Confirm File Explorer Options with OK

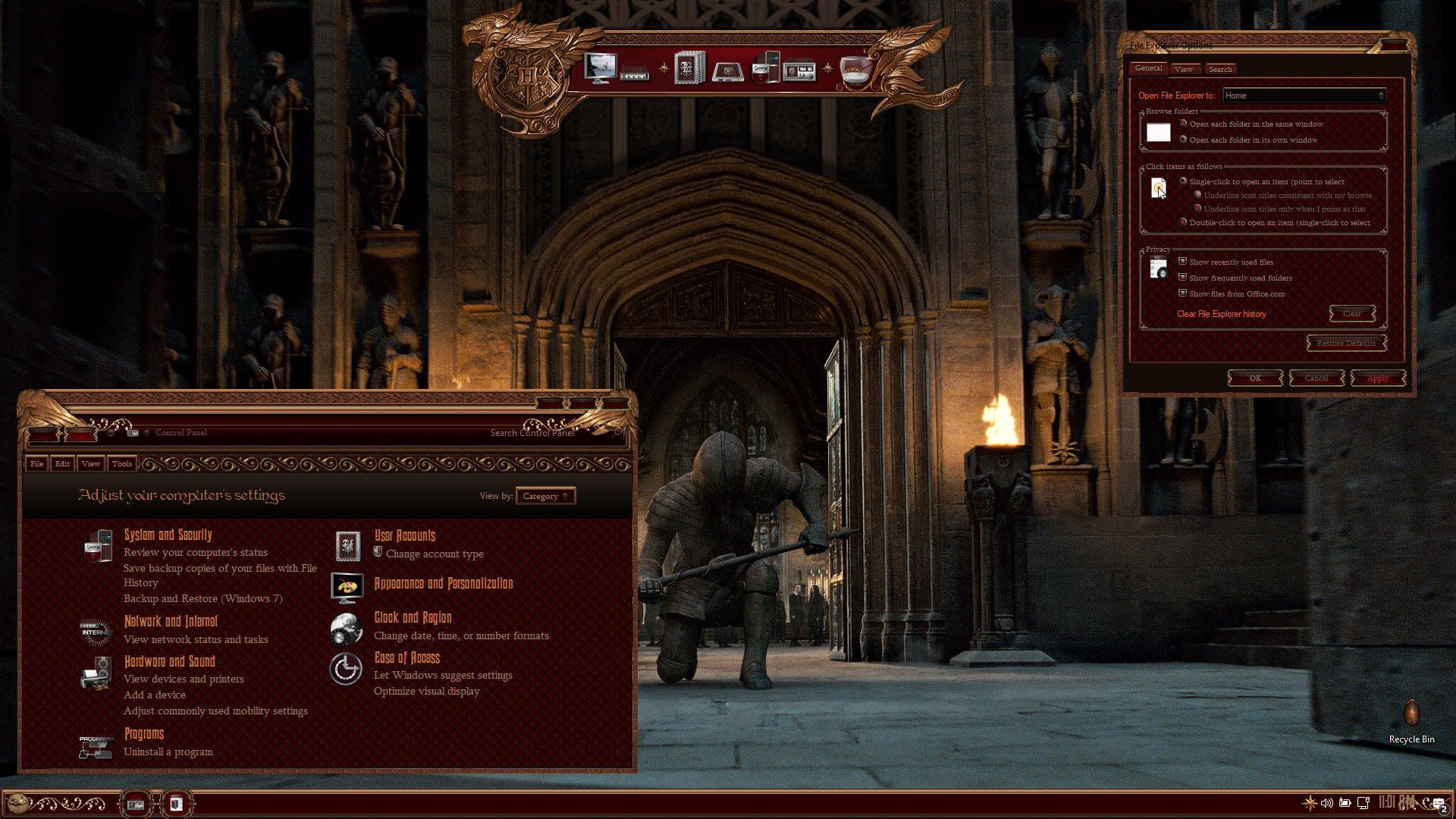coord(1255,378)
